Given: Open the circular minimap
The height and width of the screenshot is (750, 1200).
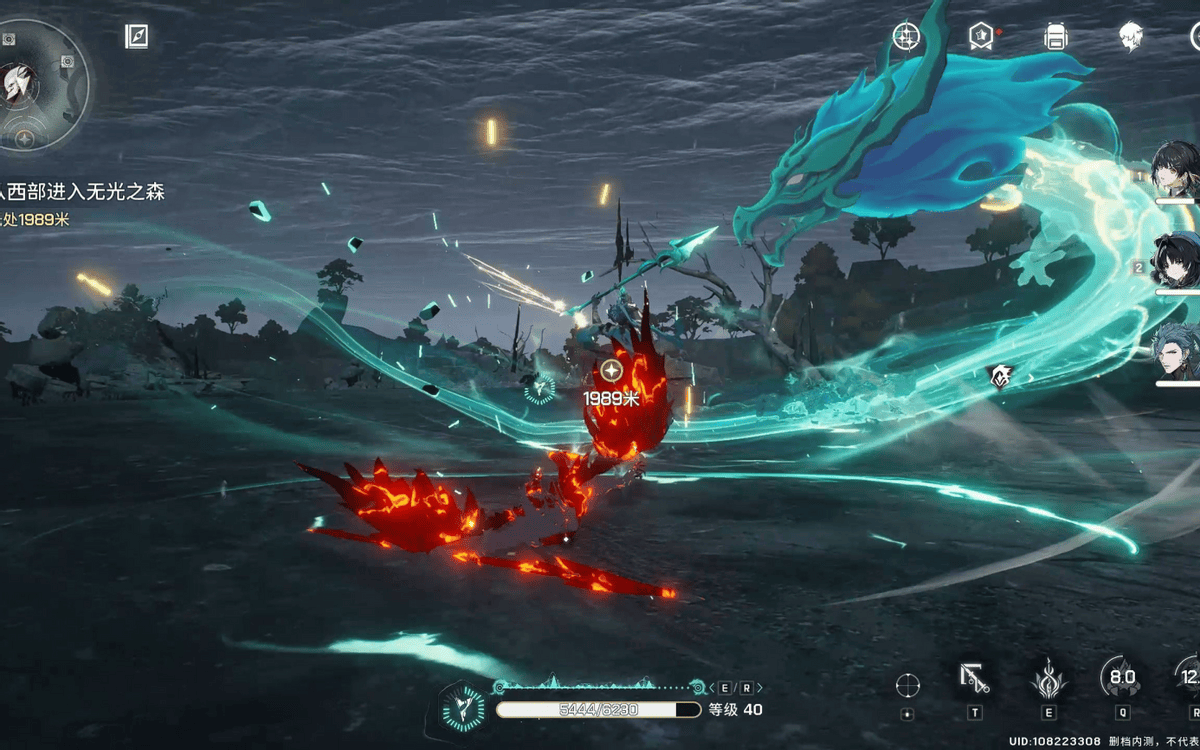Looking at the screenshot, I should coord(44,84).
